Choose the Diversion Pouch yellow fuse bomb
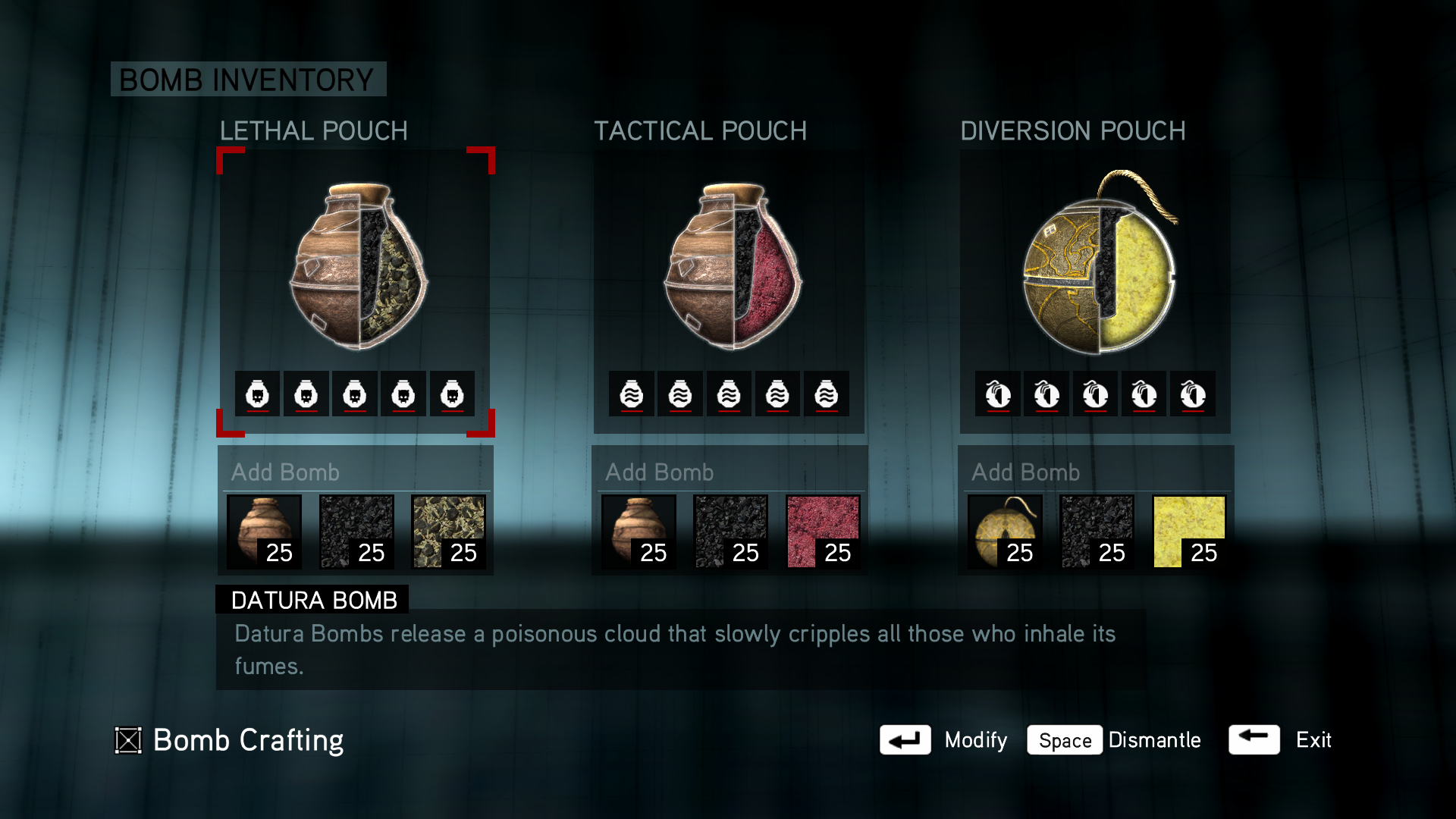The height and width of the screenshot is (819, 1456). [x=1097, y=265]
